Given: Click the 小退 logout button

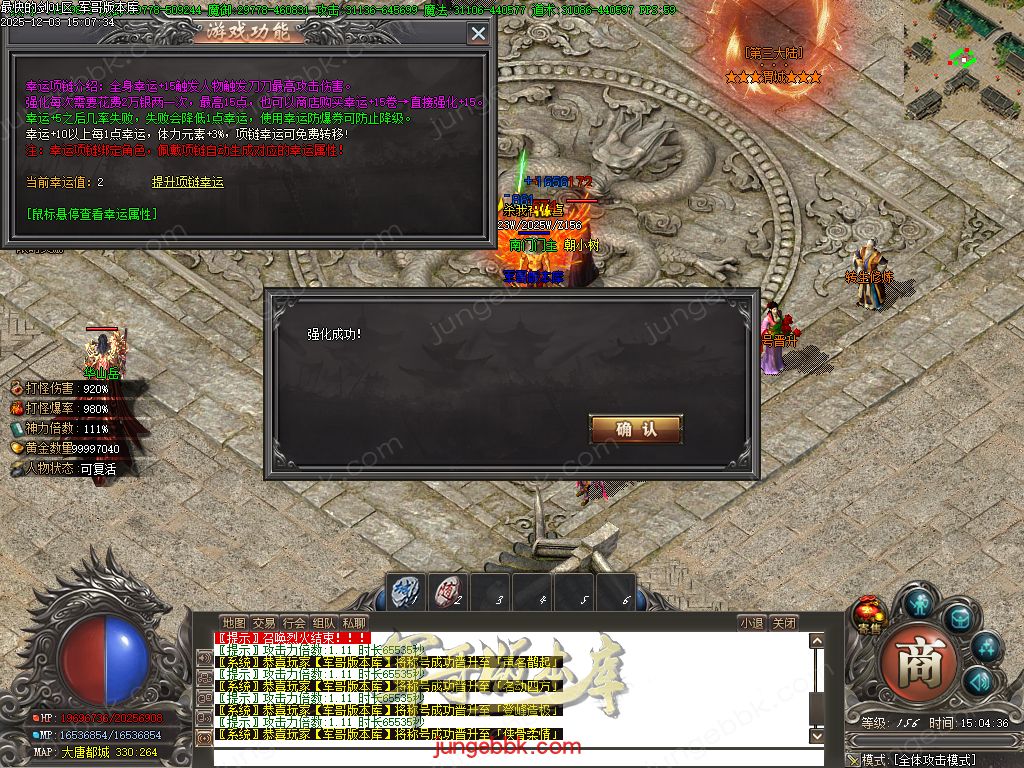Looking at the screenshot, I should 751,622.
